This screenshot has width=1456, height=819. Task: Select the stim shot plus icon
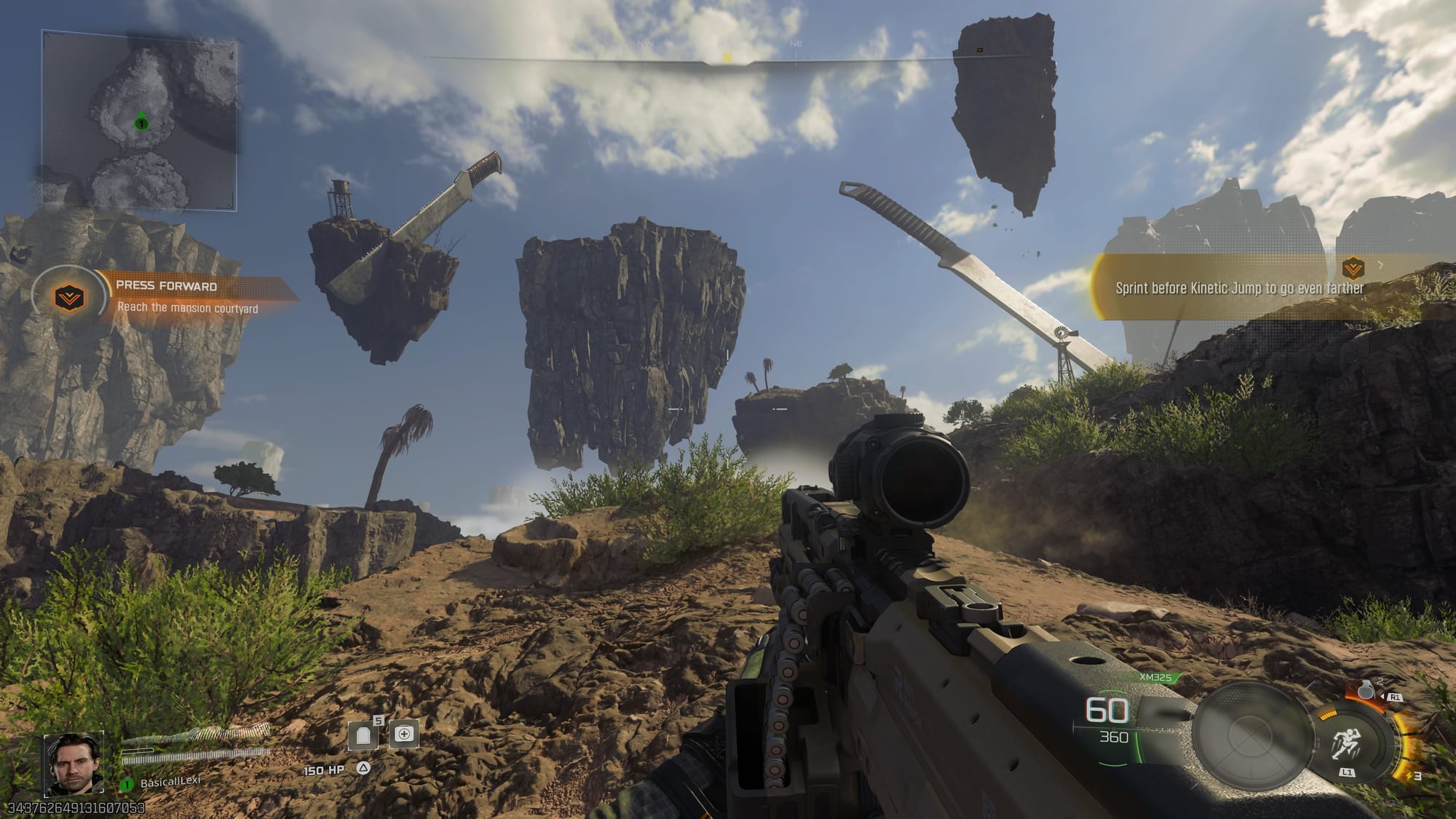click(405, 734)
